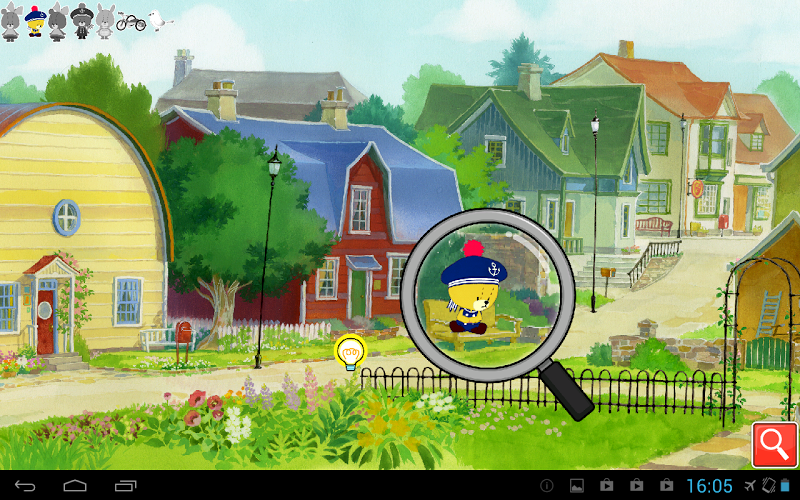Click the yellow lightbulb hint icon
Image resolution: width=800 pixels, height=500 pixels.
pos(350,353)
